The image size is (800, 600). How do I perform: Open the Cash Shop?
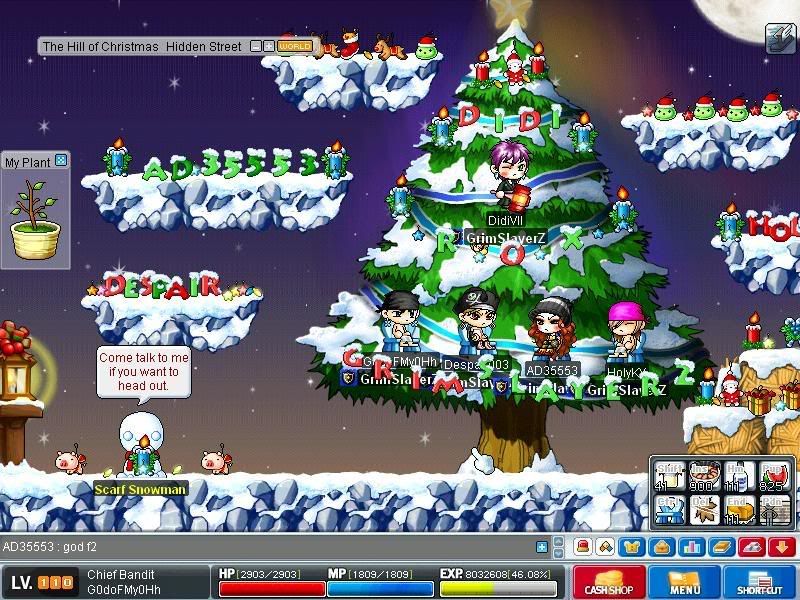(x=607, y=581)
